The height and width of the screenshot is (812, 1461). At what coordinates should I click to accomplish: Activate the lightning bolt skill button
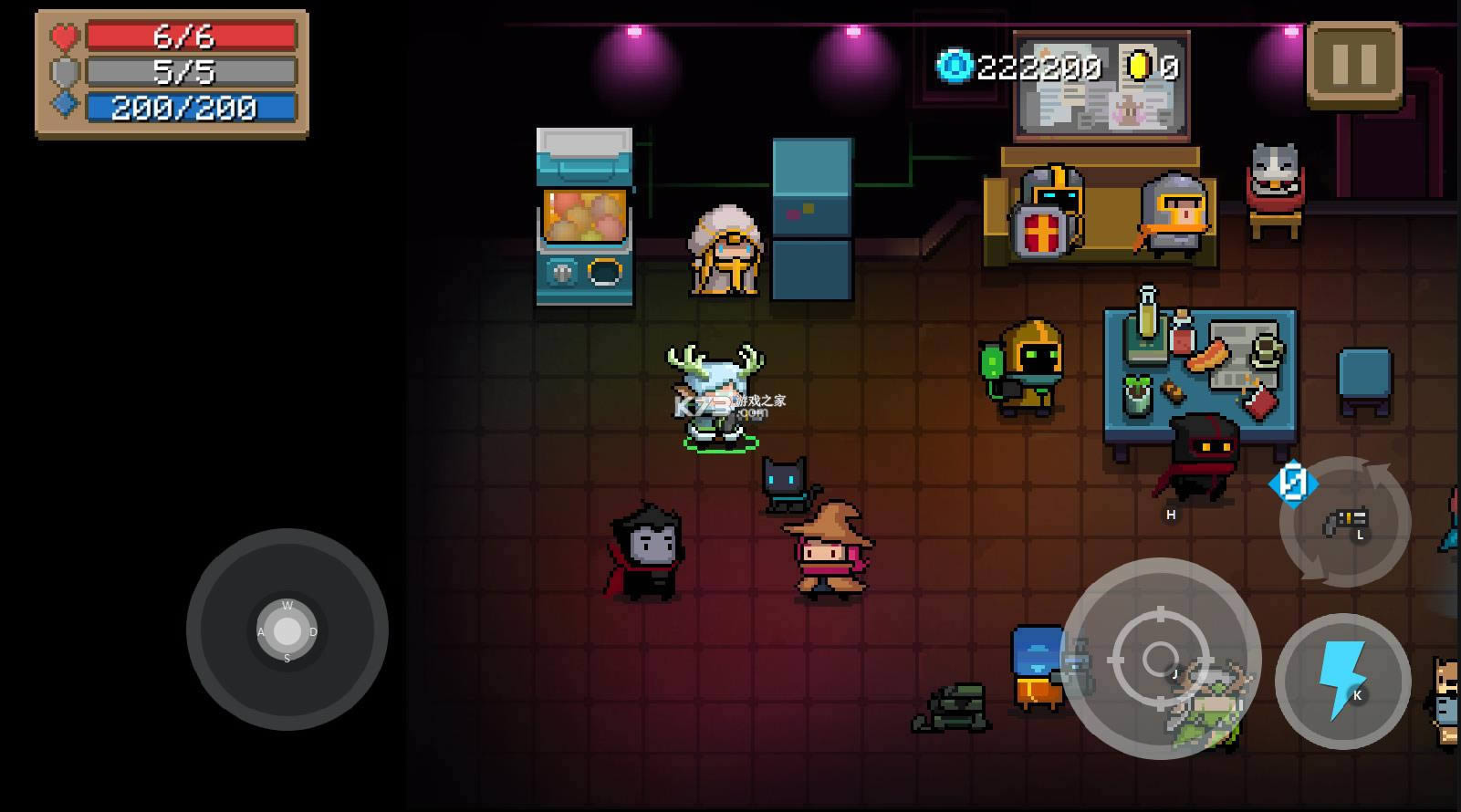coord(1342,681)
